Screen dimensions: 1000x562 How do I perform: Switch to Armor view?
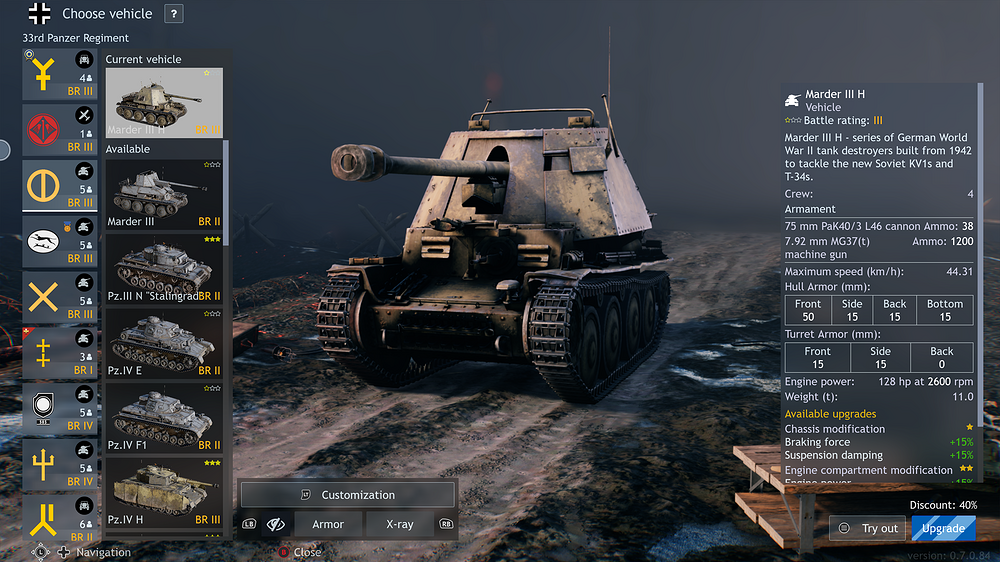(x=328, y=524)
